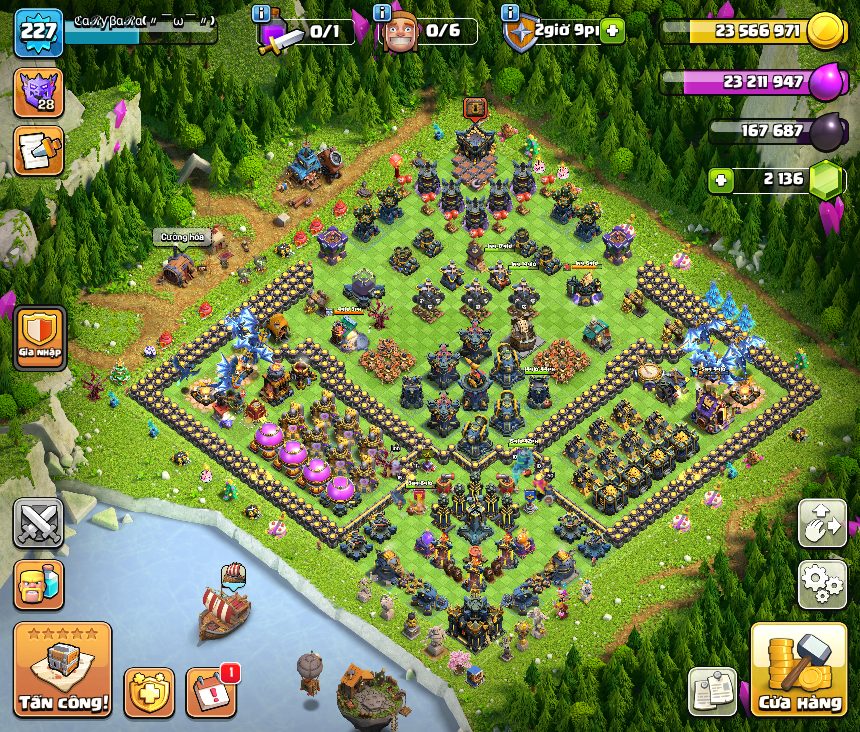Open the purple badge showing 28

(38, 92)
